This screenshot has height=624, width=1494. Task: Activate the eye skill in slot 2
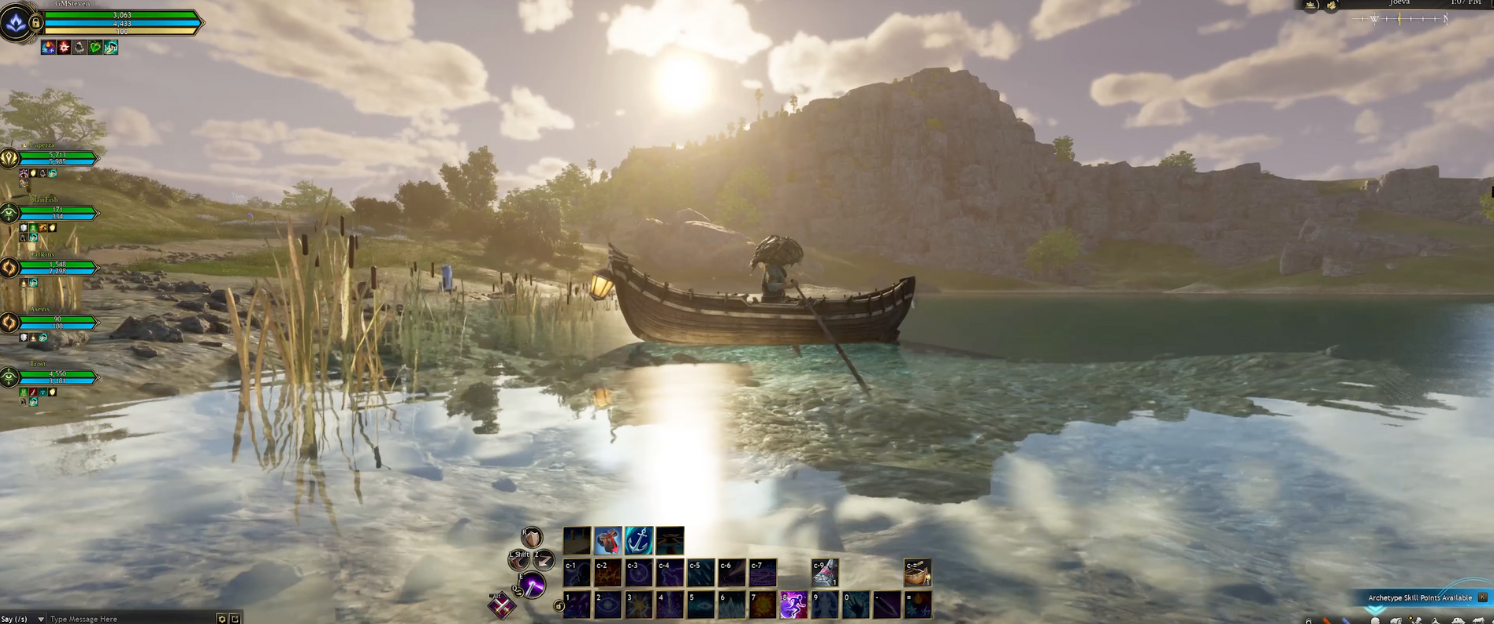(x=607, y=604)
